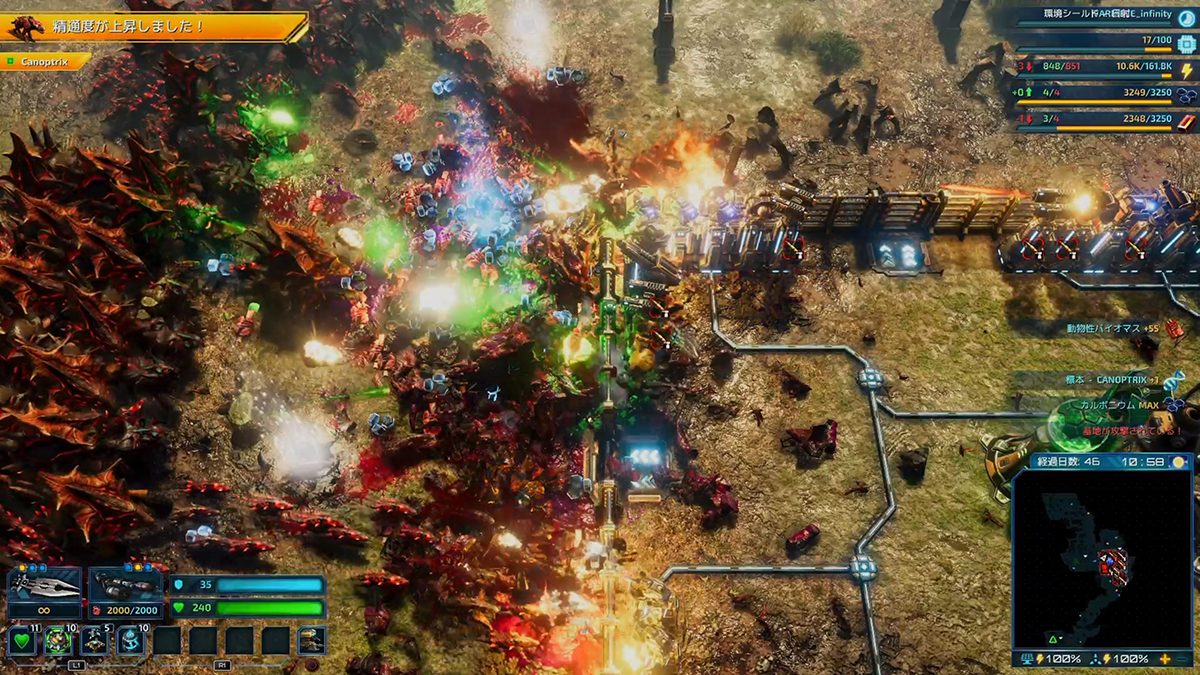Use the cyan grenade item with count 10

tap(130, 640)
